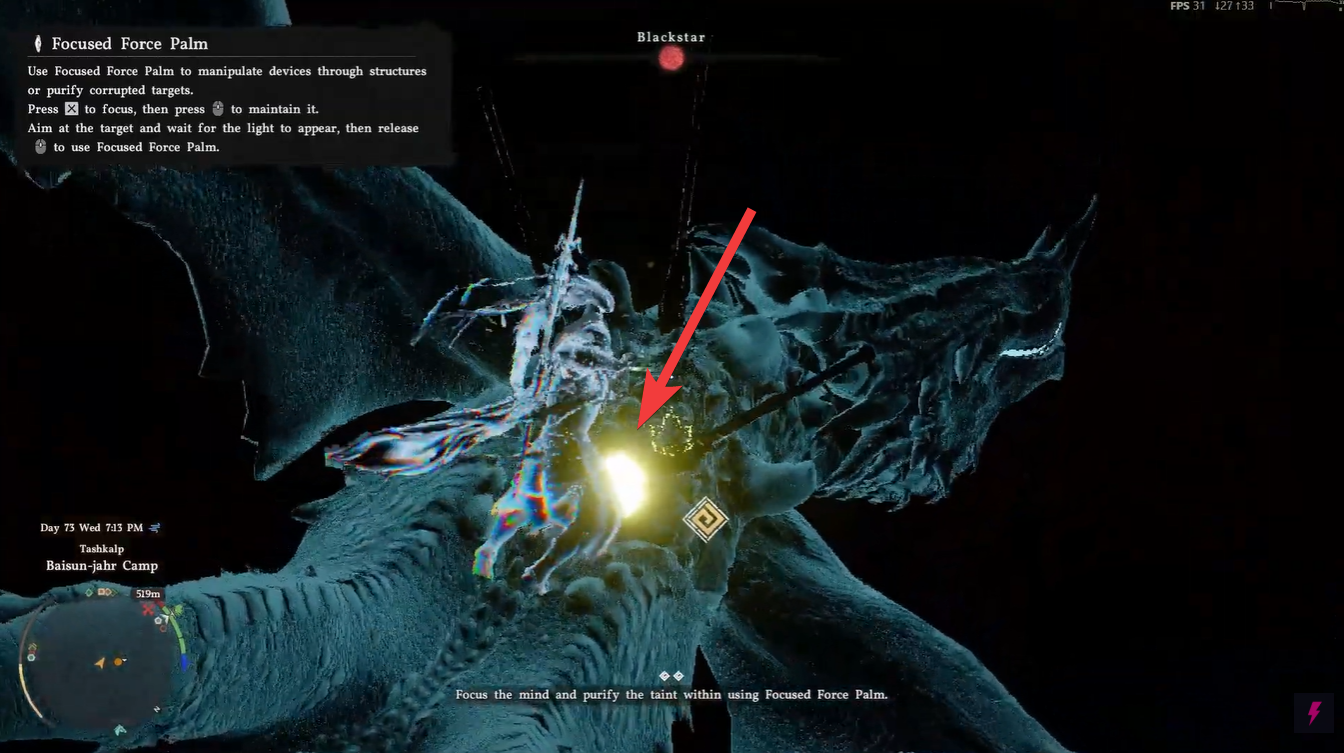Image resolution: width=1344 pixels, height=753 pixels.
Task: Select the red X waypoint marker on the minimap
Action: [x=147, y=609]
